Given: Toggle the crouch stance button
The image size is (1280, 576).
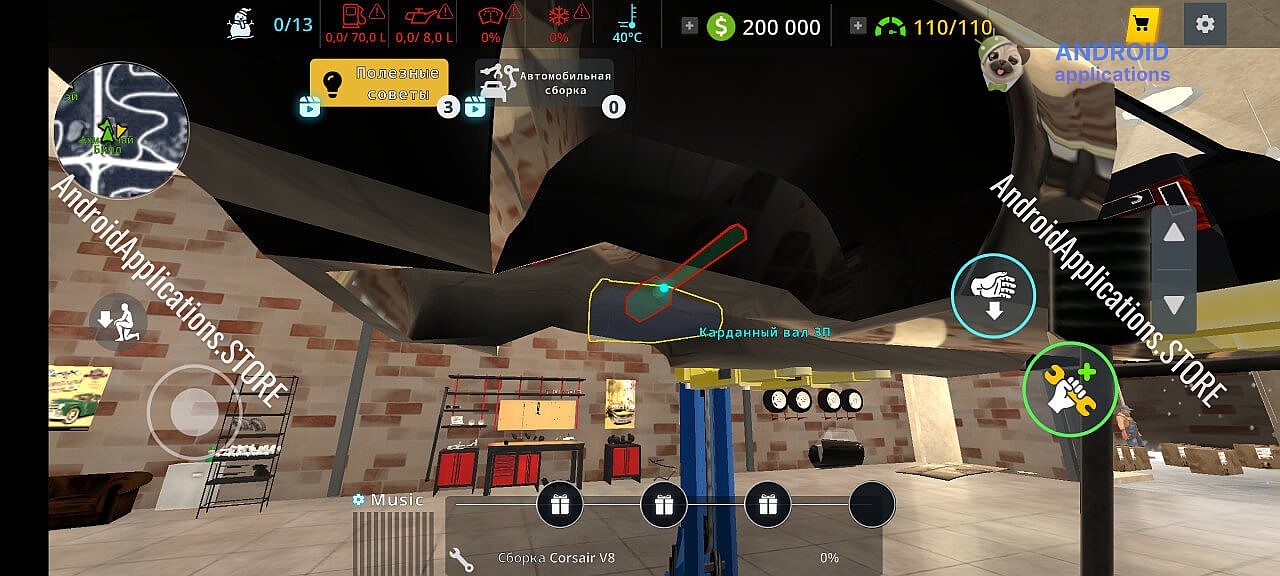Looking at the screenshot, I should click(x=118, y=320).
